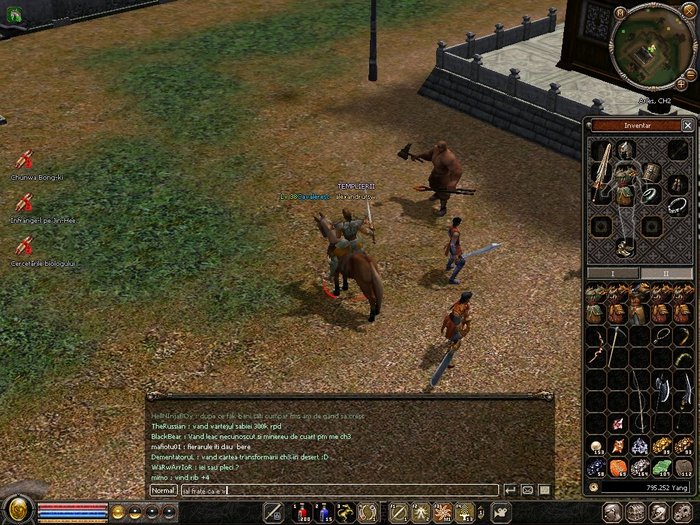Open the Cercetarile biologului quest scroll
700x525 pixels.
tap(24, 245)
